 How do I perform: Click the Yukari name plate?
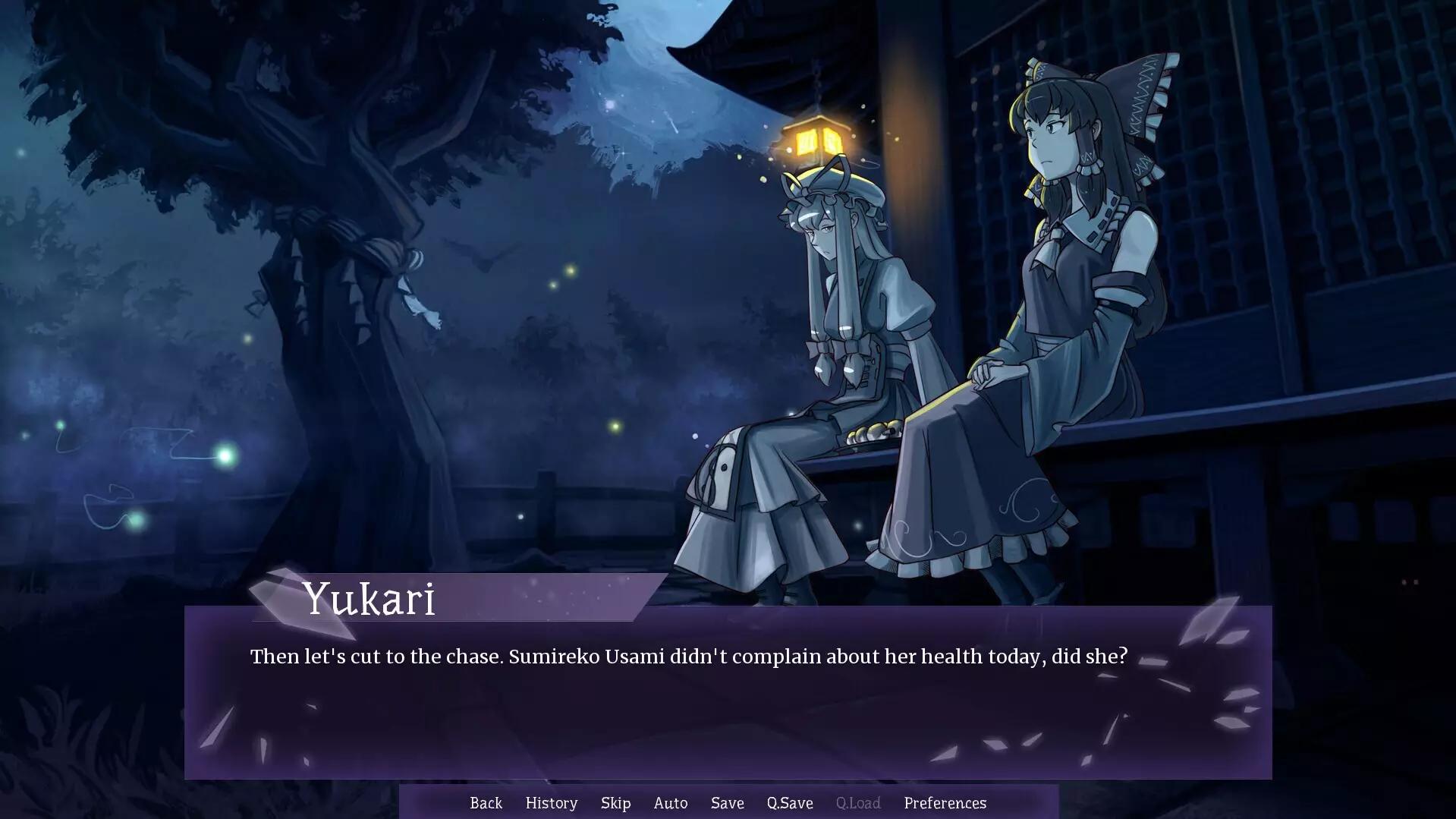[370, 600]
